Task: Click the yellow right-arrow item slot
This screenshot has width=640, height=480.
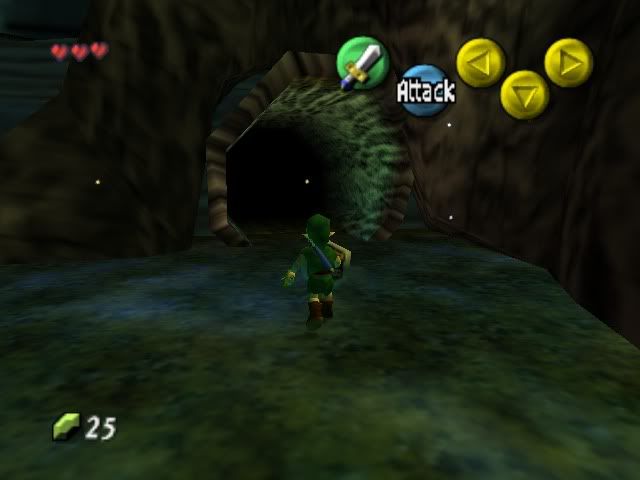Action: coord(568,62)
